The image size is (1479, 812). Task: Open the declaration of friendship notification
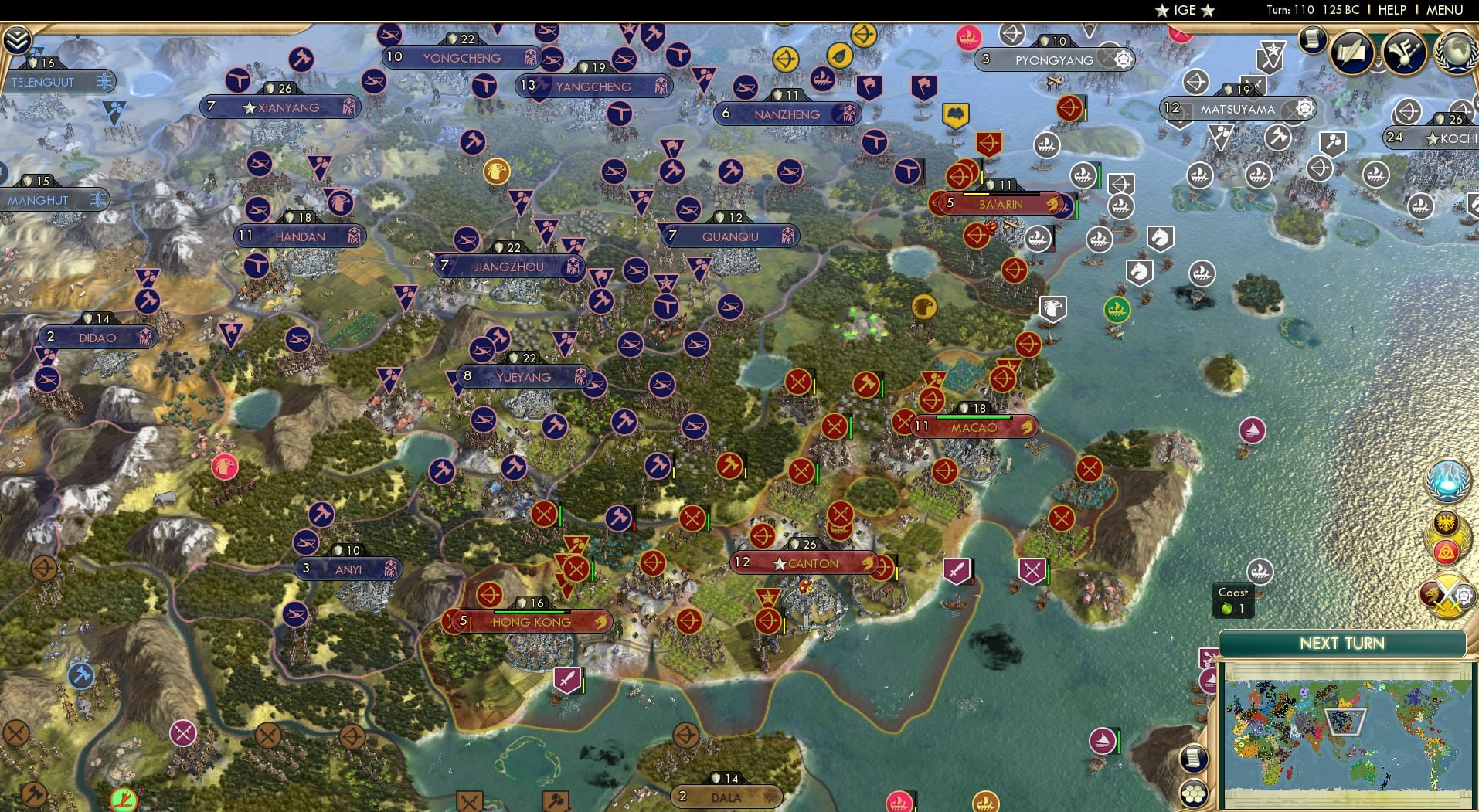[x=1448, y=537]
